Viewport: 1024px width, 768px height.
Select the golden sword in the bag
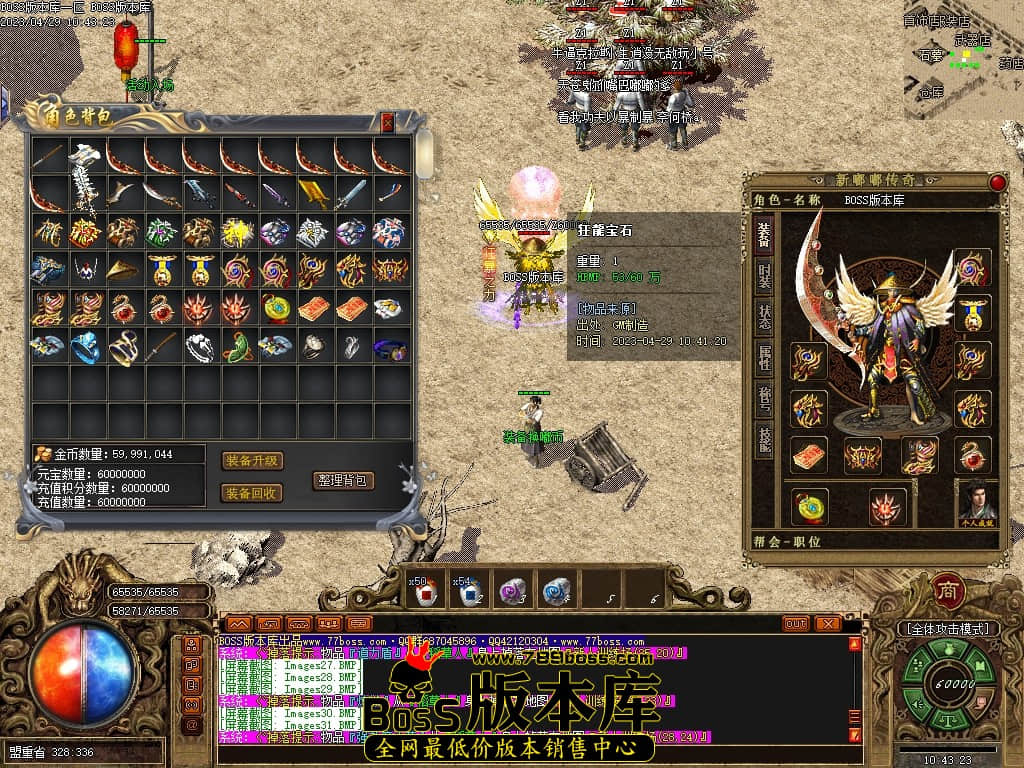tap(313, 193)
